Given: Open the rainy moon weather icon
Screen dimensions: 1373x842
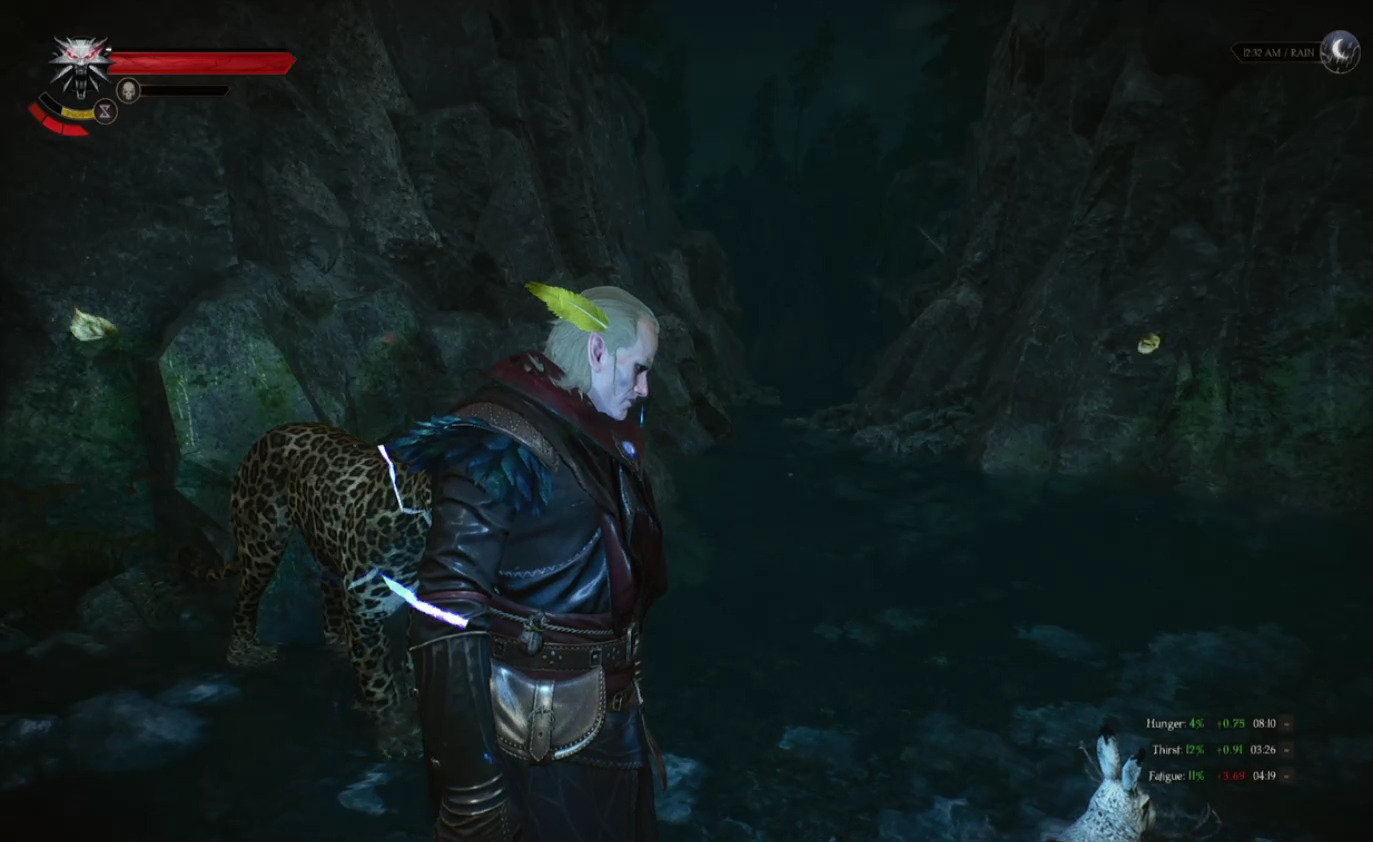Looking at the screenshot, I should point(1339,51).
